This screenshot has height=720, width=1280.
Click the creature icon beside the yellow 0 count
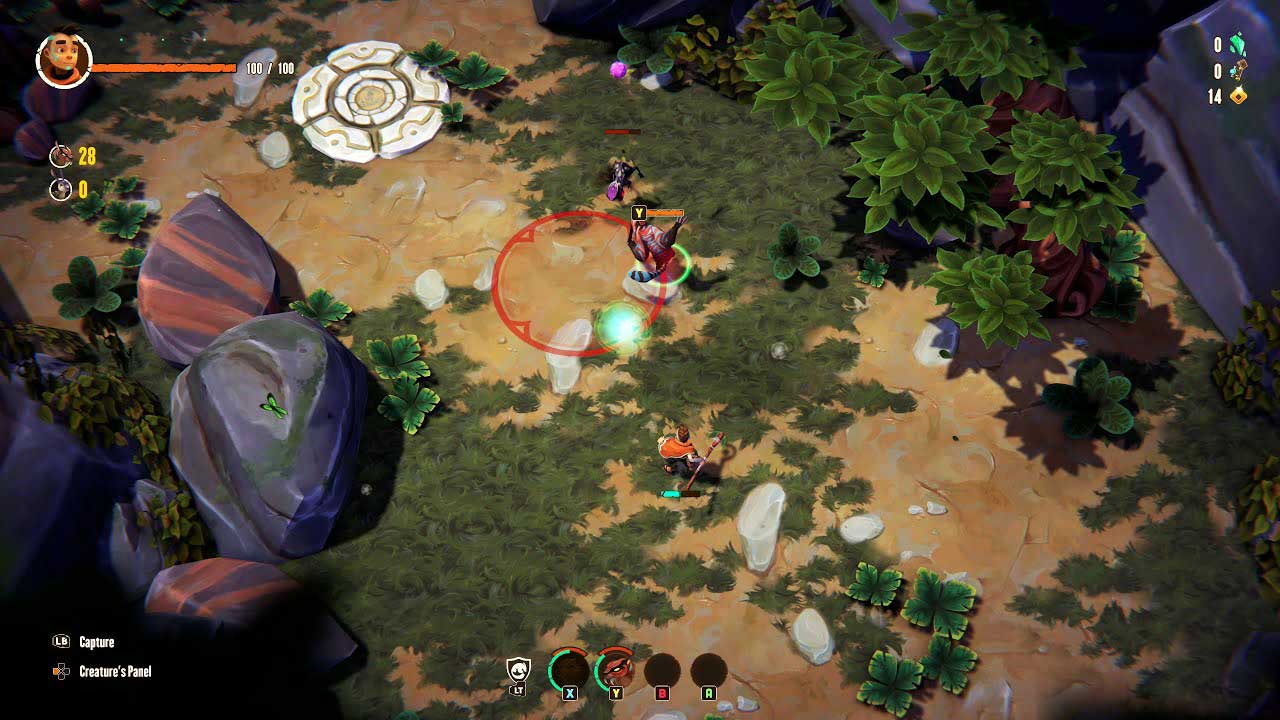point(61,189)
